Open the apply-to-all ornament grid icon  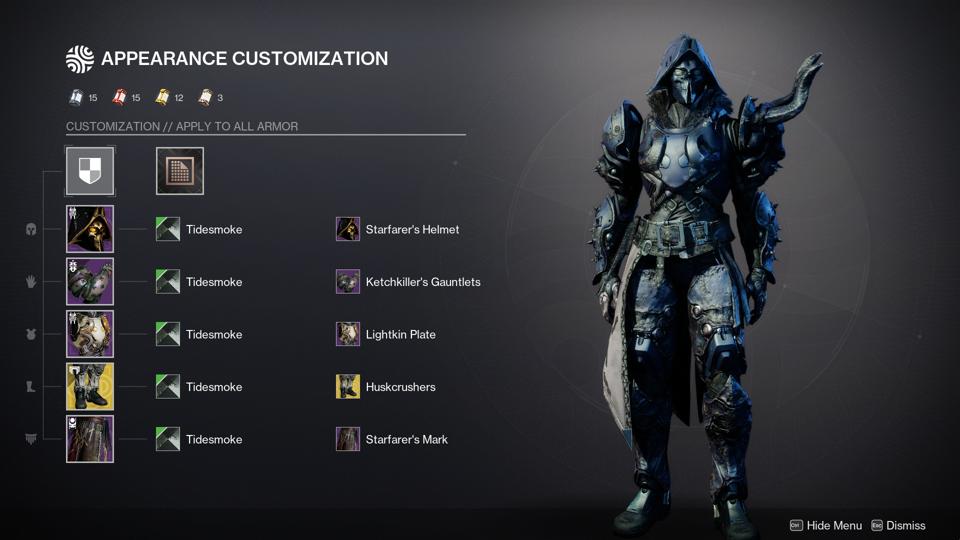click(x=180, y=171)
